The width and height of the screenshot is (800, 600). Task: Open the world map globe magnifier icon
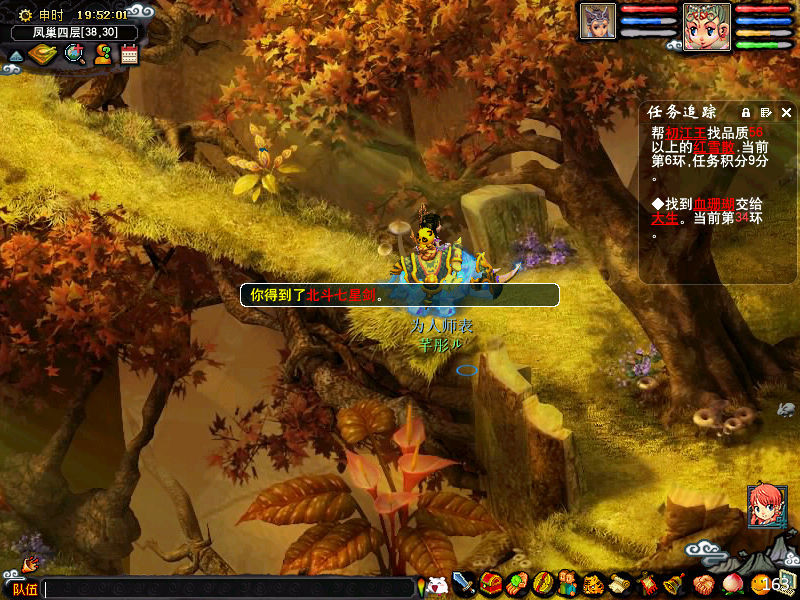tap(73, 55)
